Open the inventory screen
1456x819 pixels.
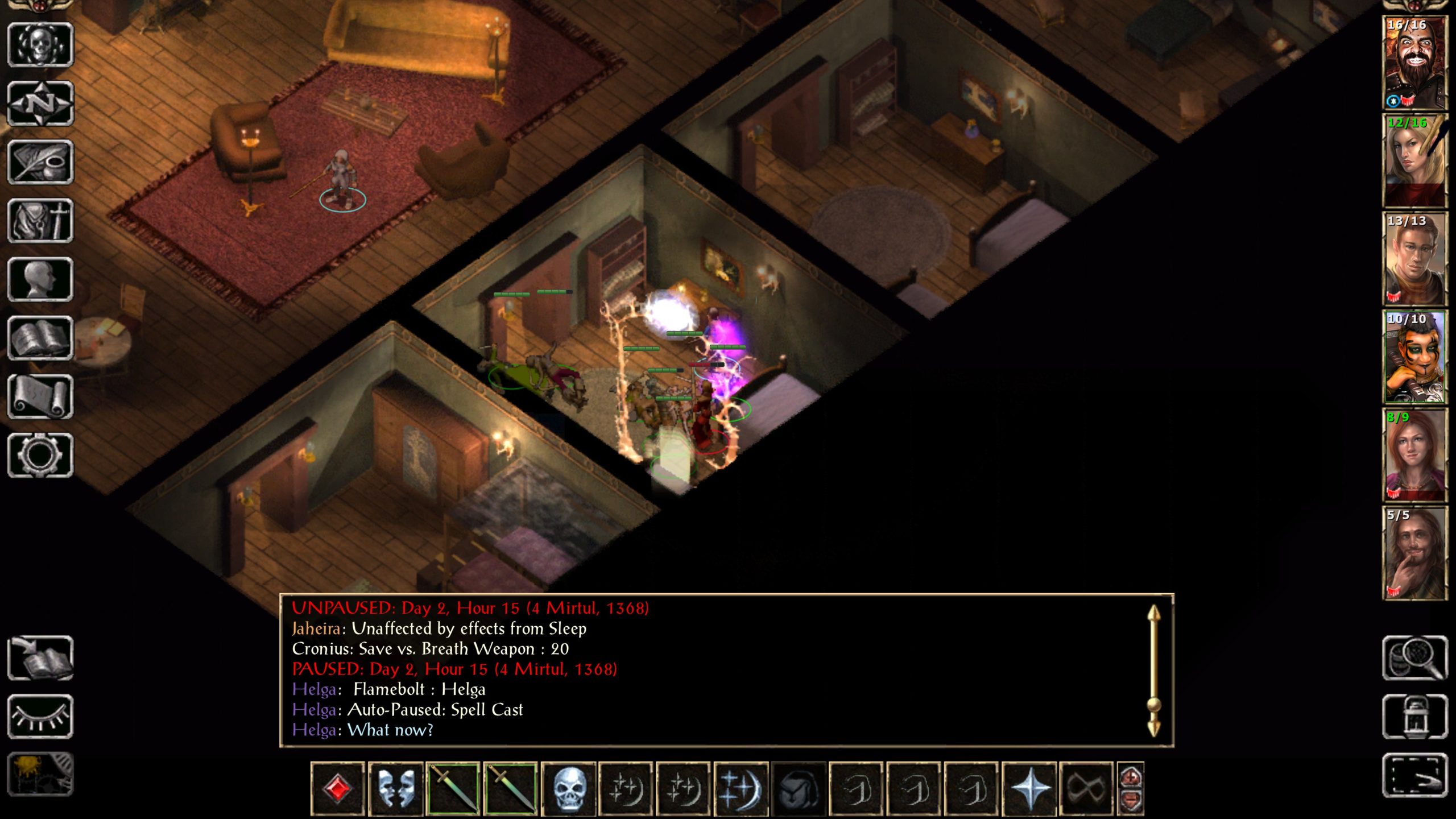40,221
